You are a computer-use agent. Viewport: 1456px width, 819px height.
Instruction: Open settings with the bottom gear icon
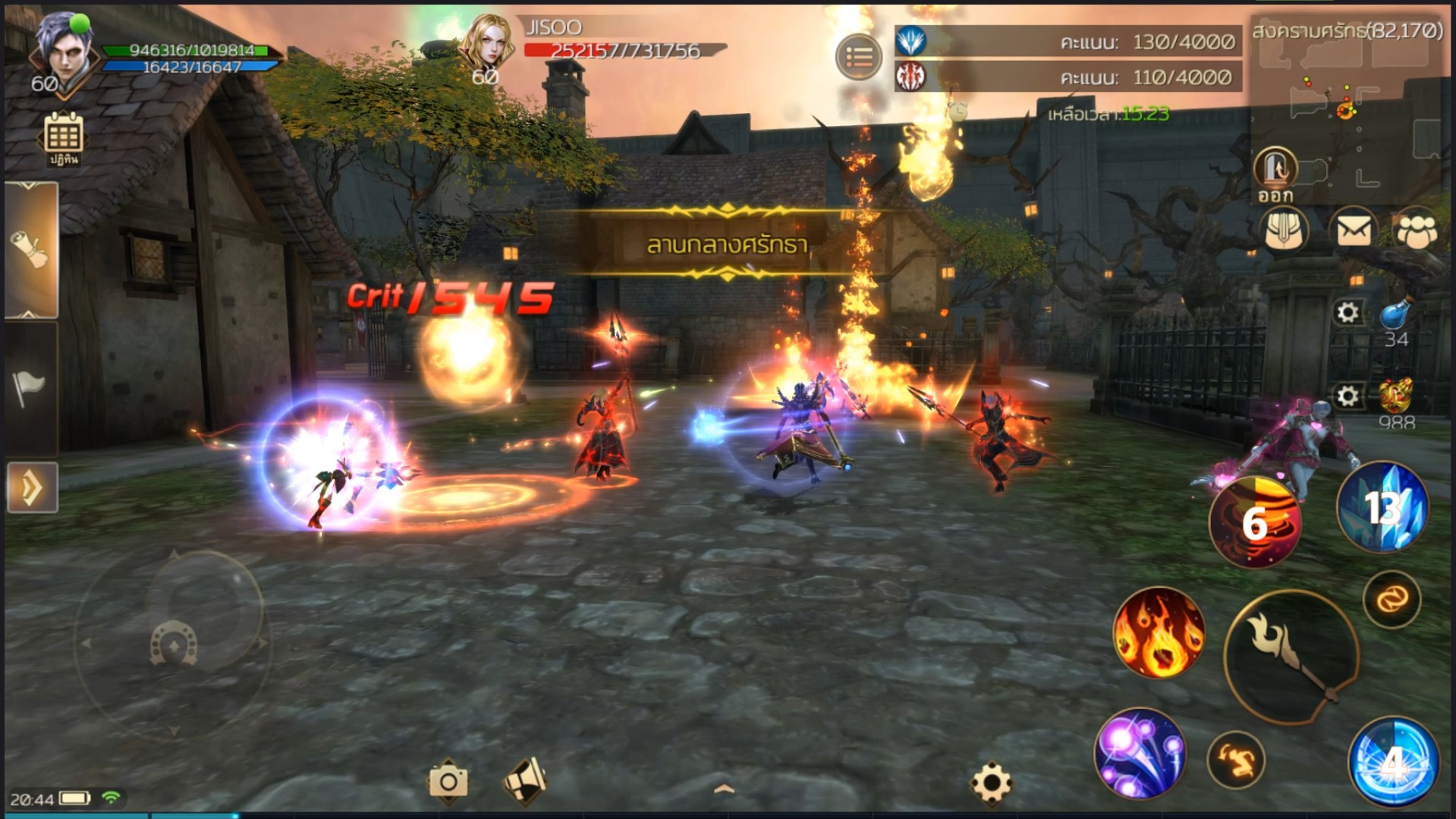pos(991,782)
